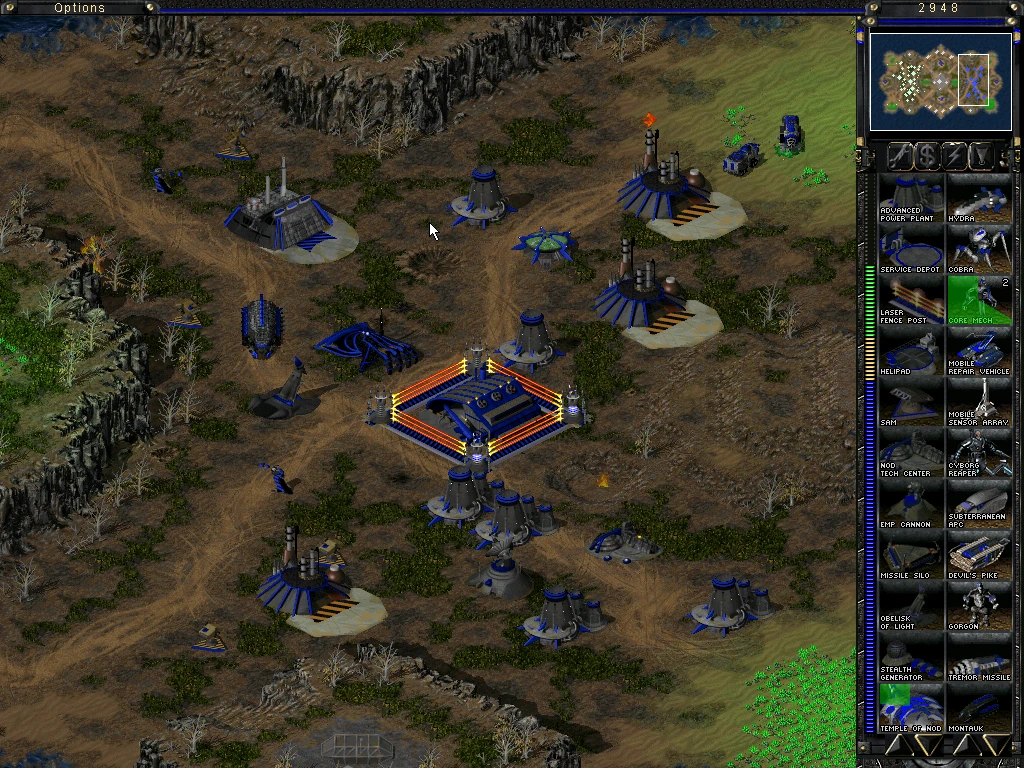Construct a Helipad
Screen dimensions: 1024x768
(x=911, y=351)
